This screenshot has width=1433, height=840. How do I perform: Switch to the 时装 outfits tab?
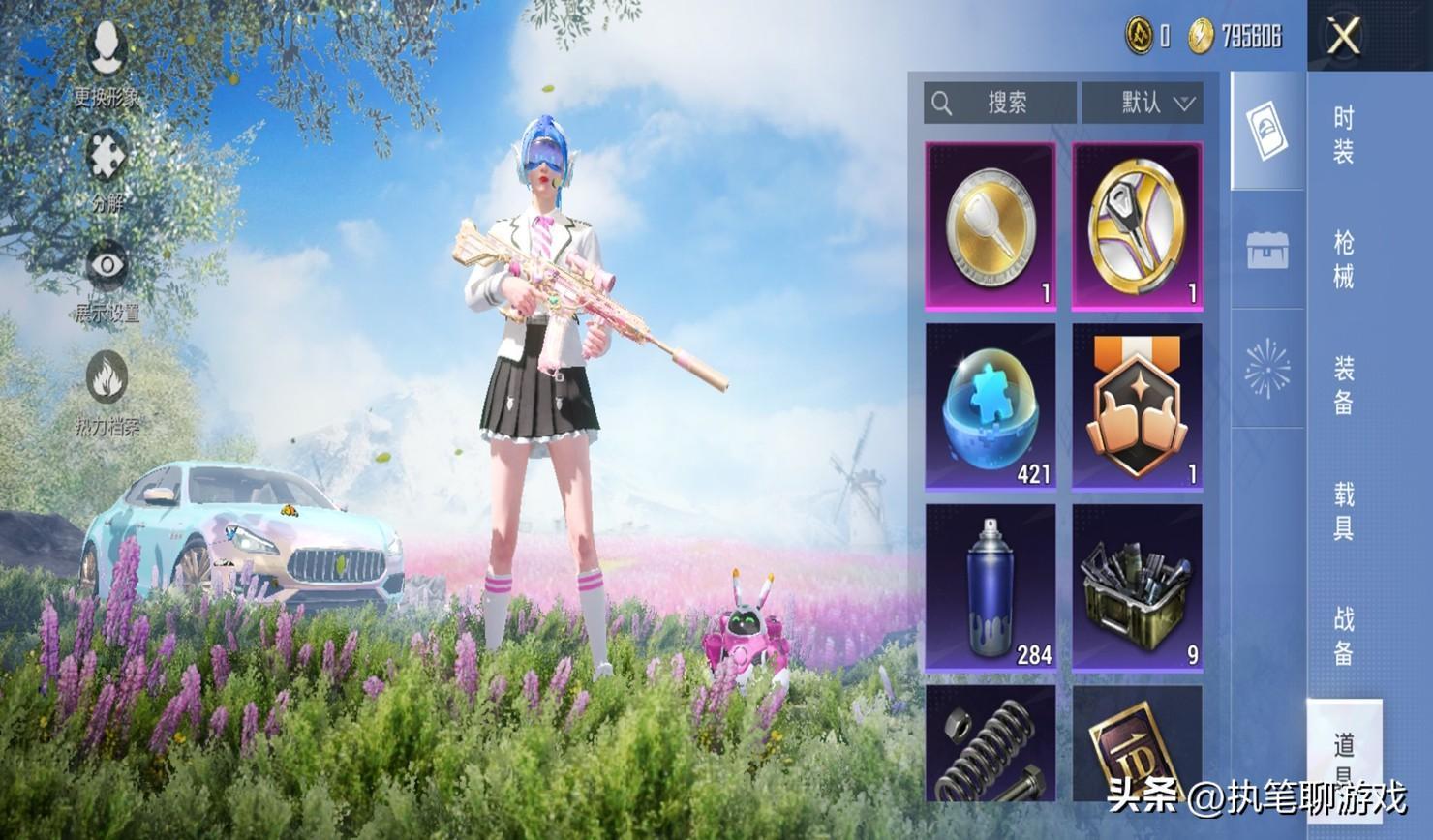point(1344,135)
